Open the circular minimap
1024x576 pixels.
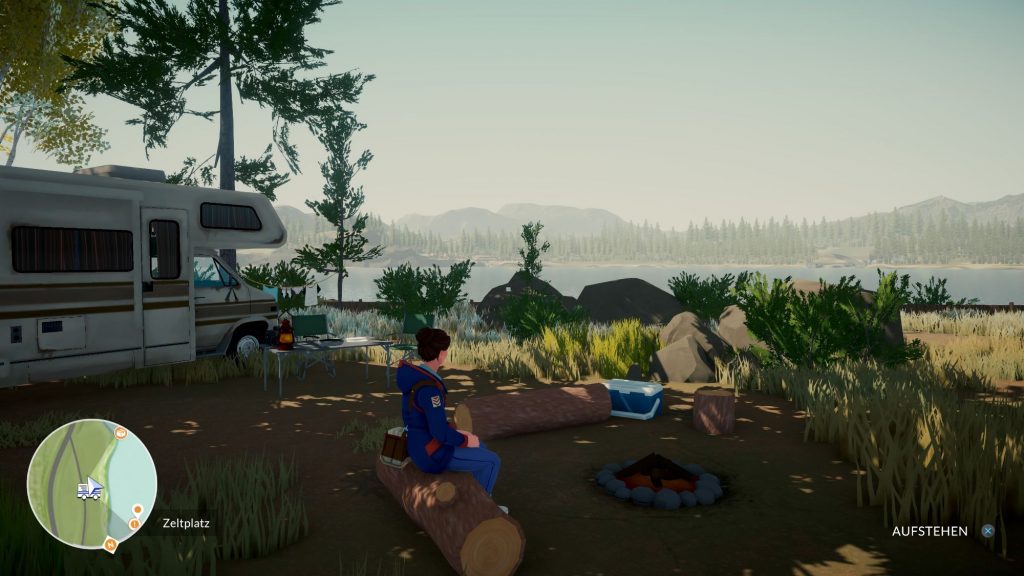tap(91, 483)
